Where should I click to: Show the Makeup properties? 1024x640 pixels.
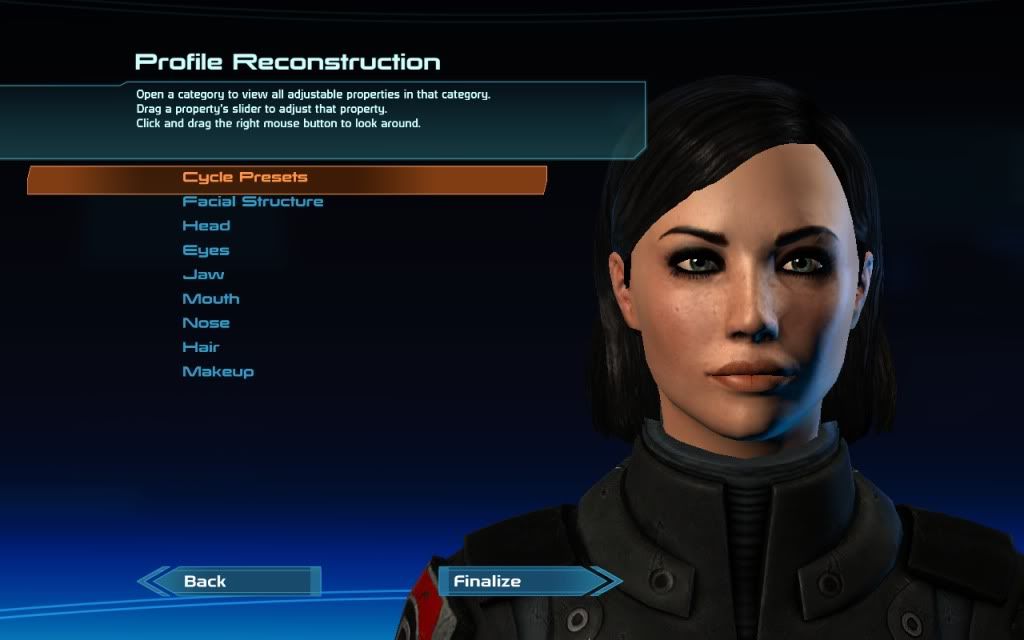click(x=218, y=372)
